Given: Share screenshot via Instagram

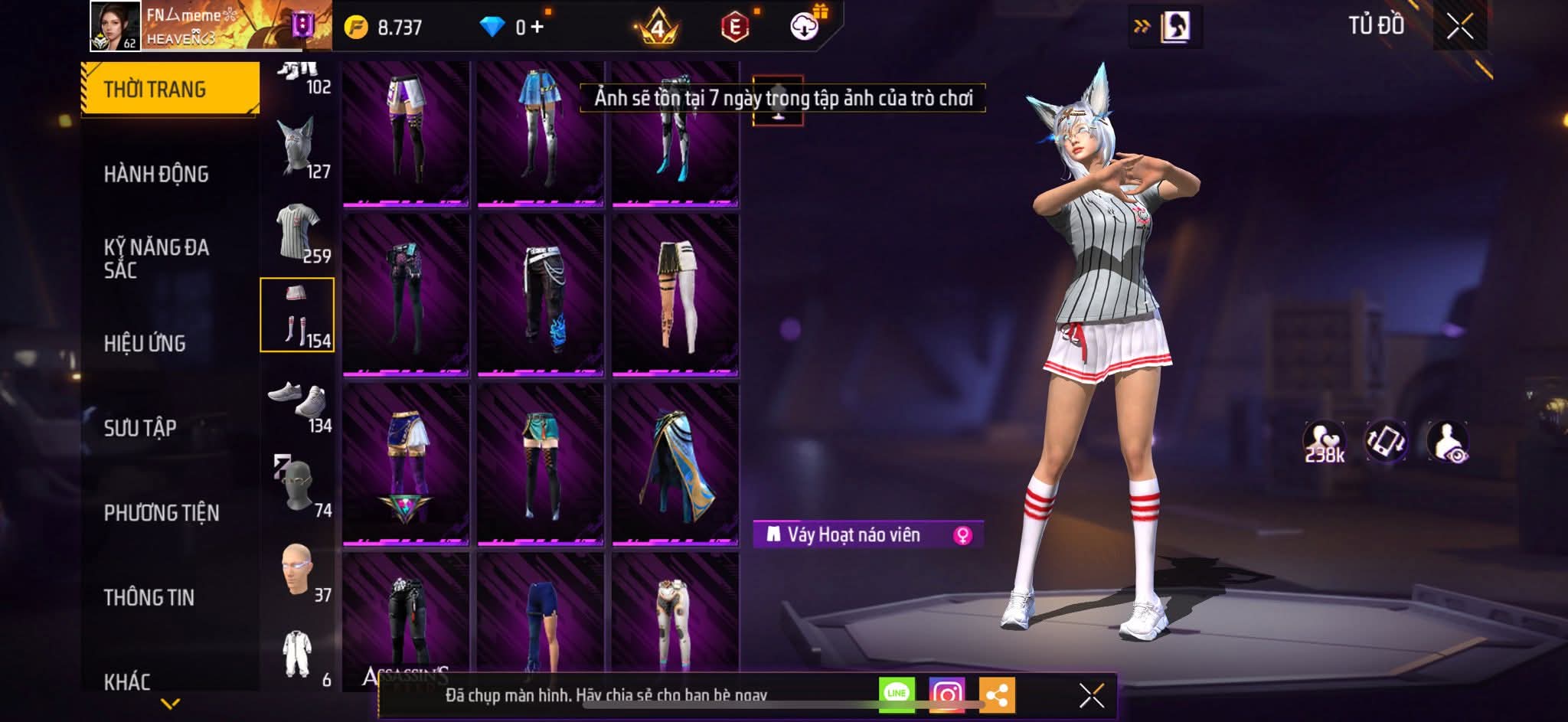Looking at the screenshot, I should click(x=946, y=694).
